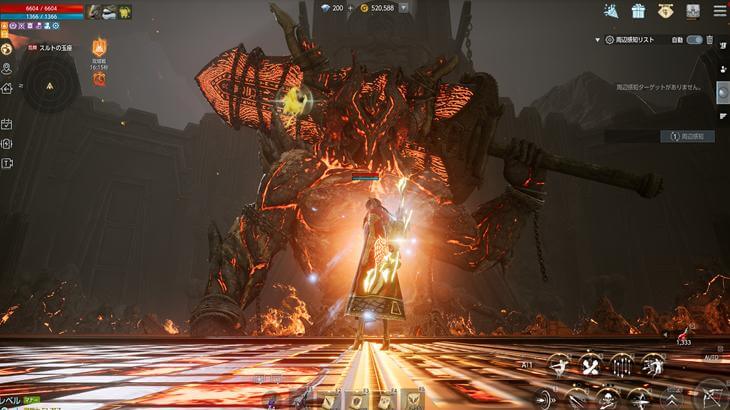Click the home return icon
Screen dimensions: 730x410
[7, 88]
